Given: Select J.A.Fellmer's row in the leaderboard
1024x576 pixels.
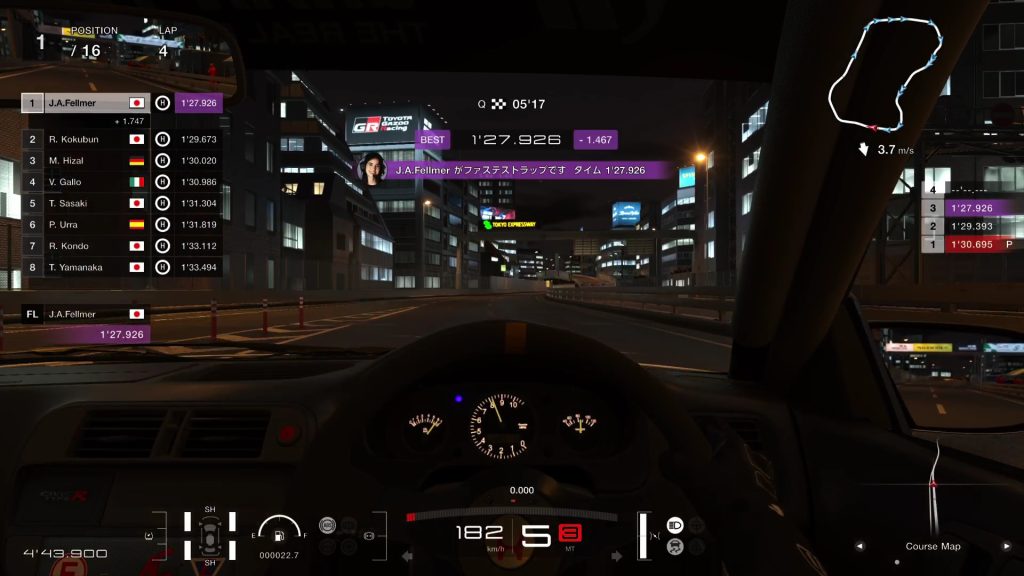Looking at the screenshot, I should (x=86, y=103).
